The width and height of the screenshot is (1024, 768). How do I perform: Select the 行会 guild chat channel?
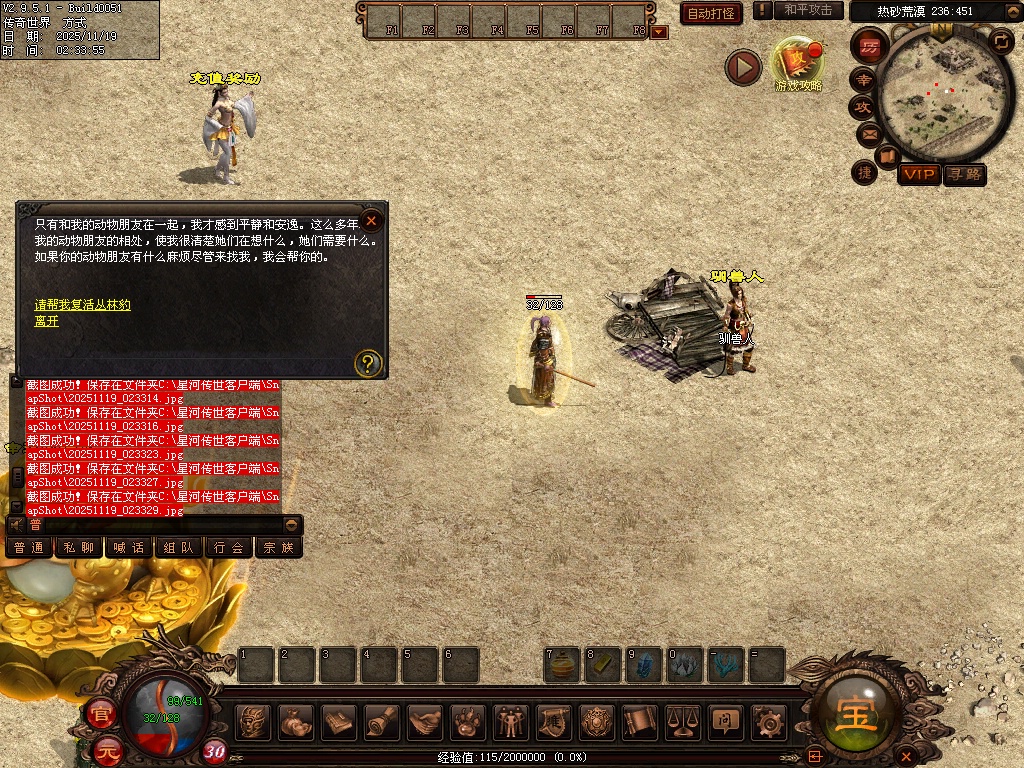[x=229, y=548]
